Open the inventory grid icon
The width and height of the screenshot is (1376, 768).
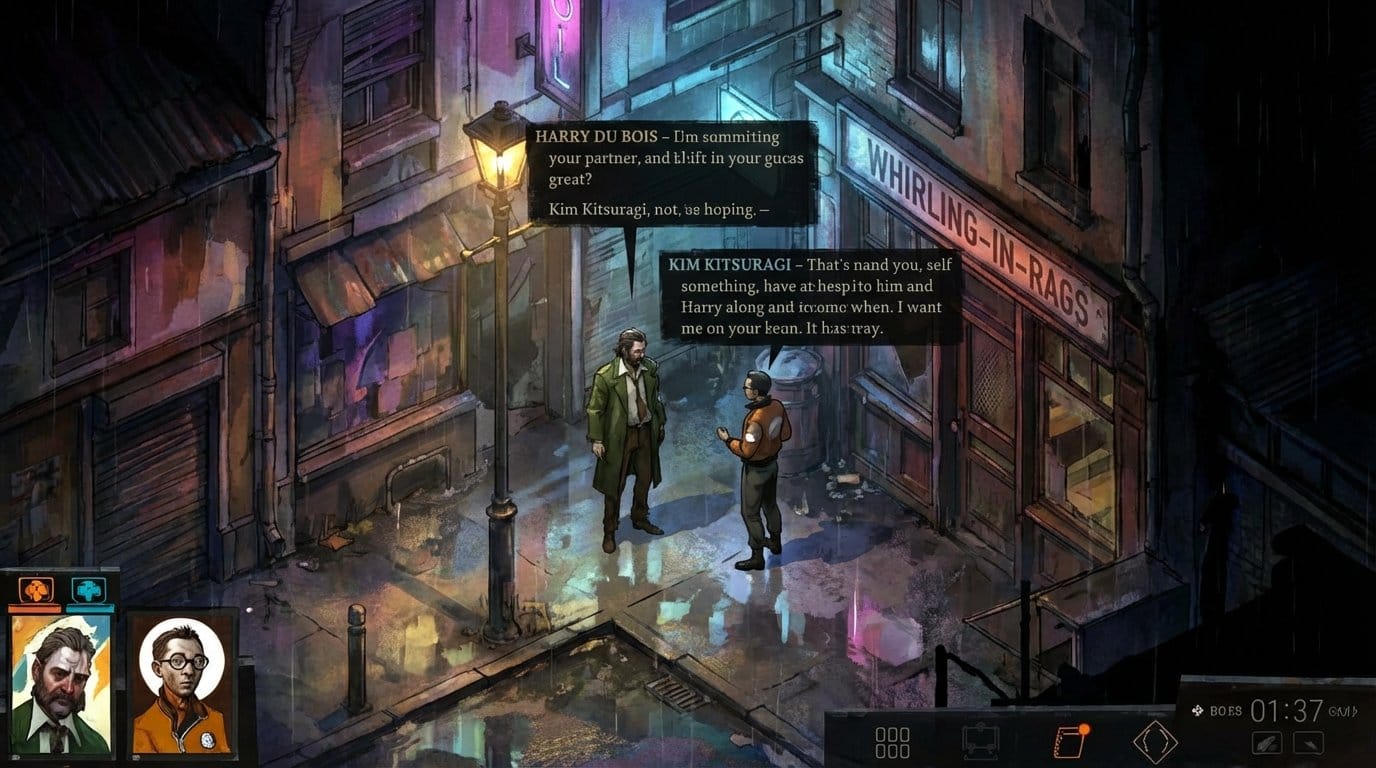point(892,740)
